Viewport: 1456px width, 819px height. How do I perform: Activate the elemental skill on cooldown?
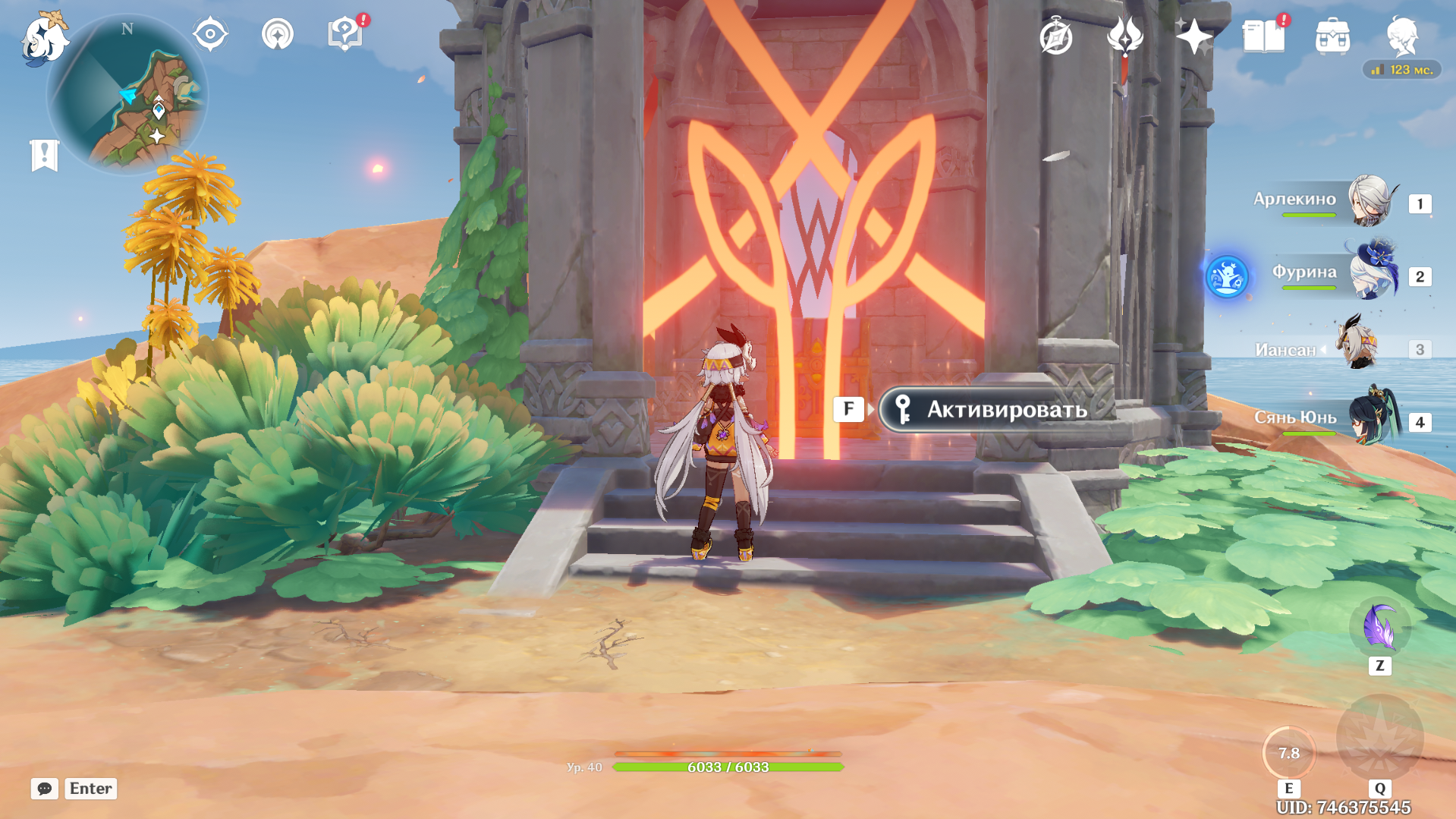pos(1288,753)
